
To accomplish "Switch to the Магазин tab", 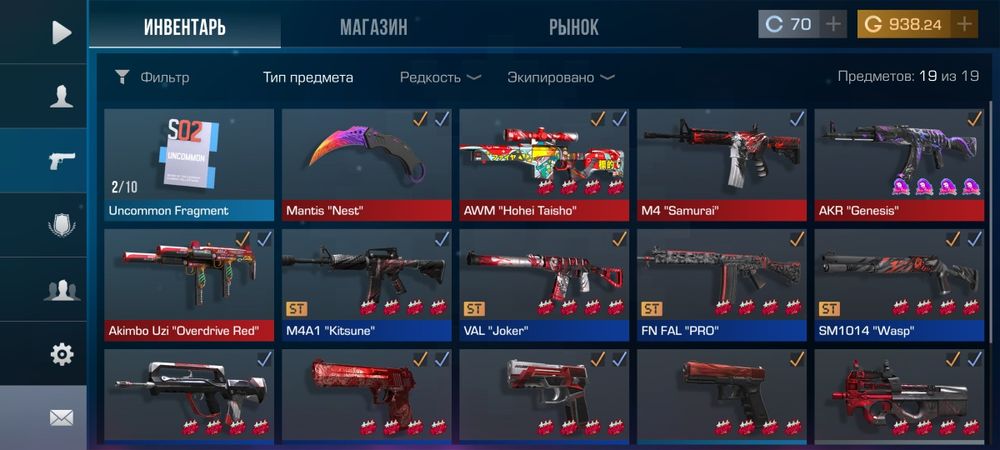I will (x=373, y=27).
